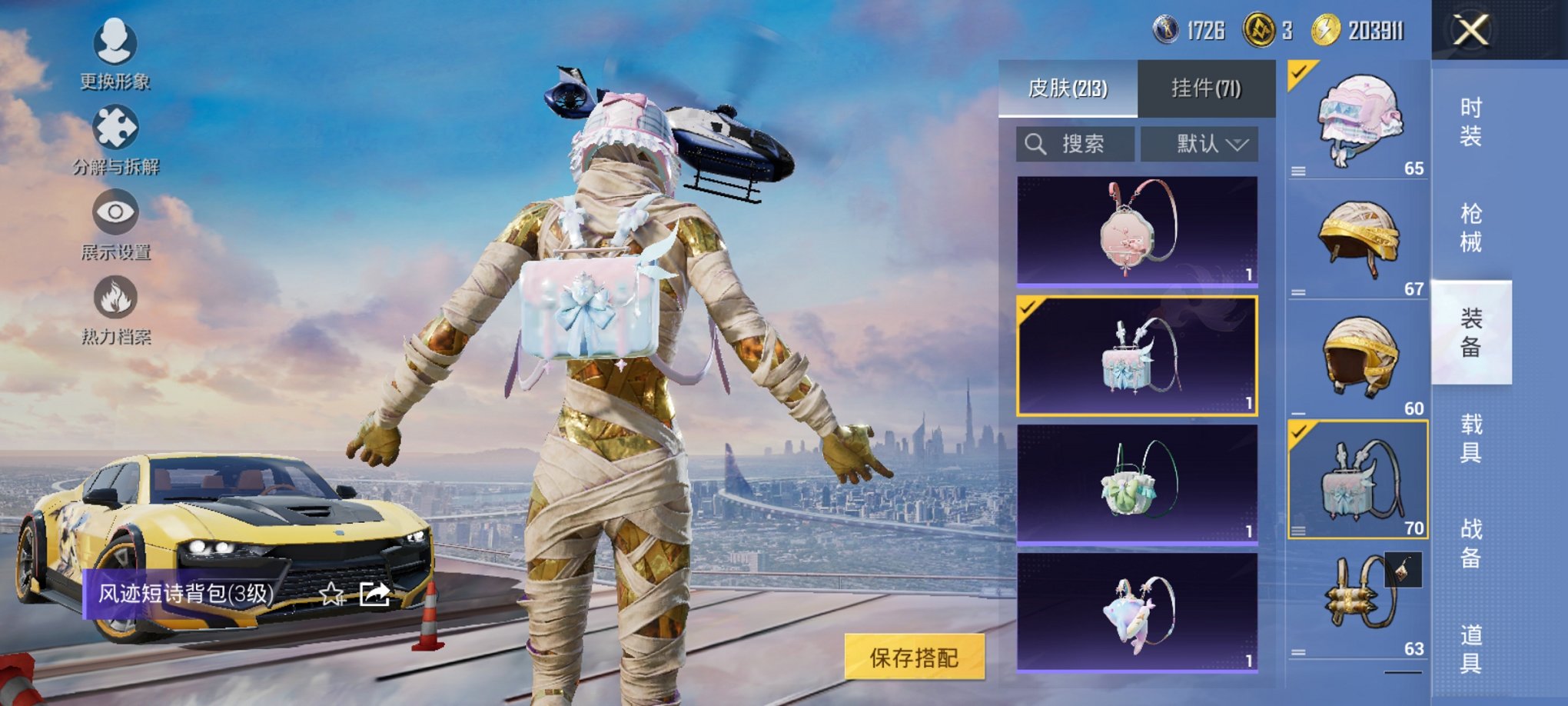The image size is (1568, 706).
Task: Open the search 搜索 field
Action: coord(1076,145)
